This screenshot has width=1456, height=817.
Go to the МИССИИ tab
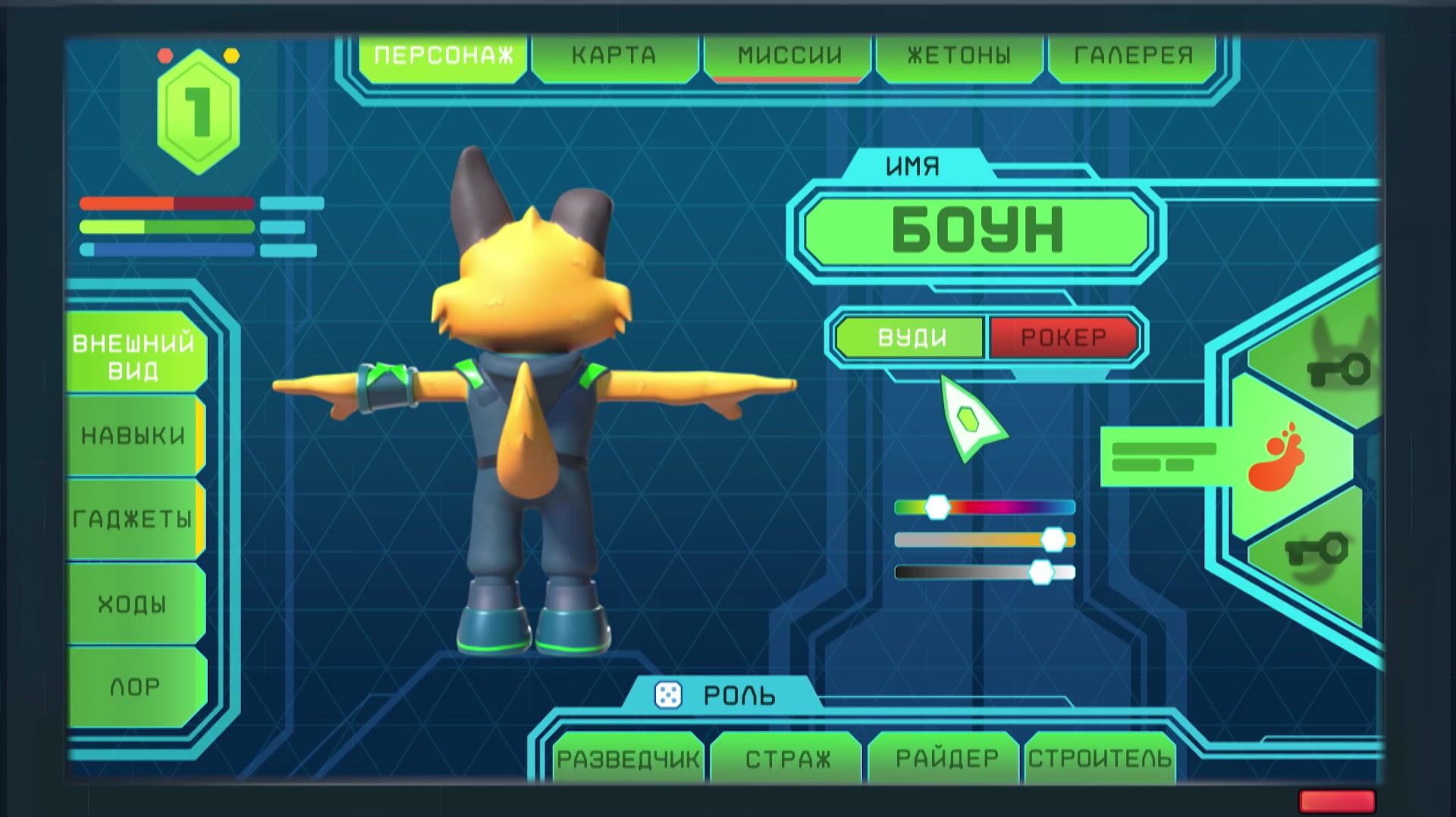coord(789,55)
